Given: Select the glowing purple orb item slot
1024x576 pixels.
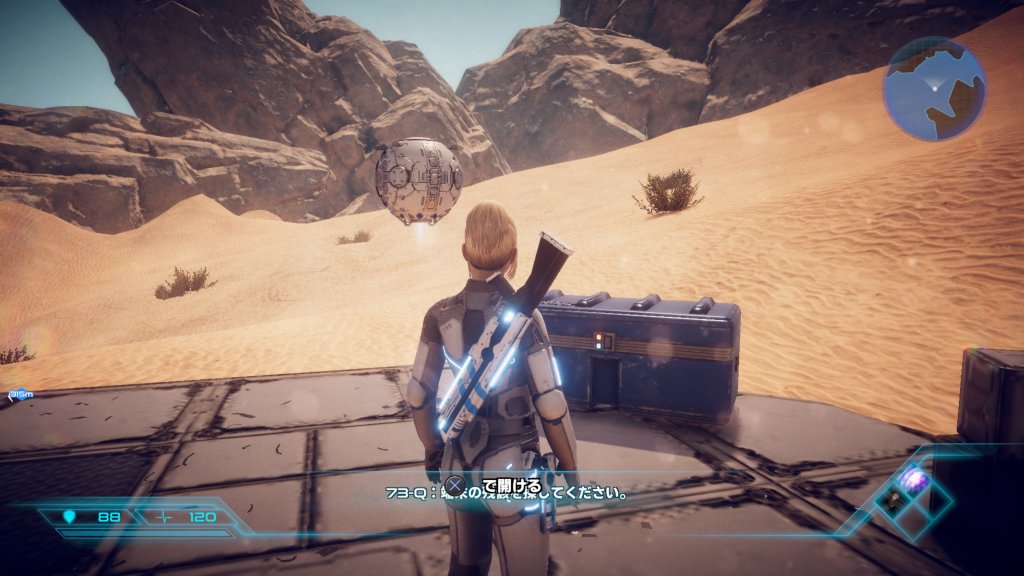Looking at the screenshot, I should (x=915, y=482).
